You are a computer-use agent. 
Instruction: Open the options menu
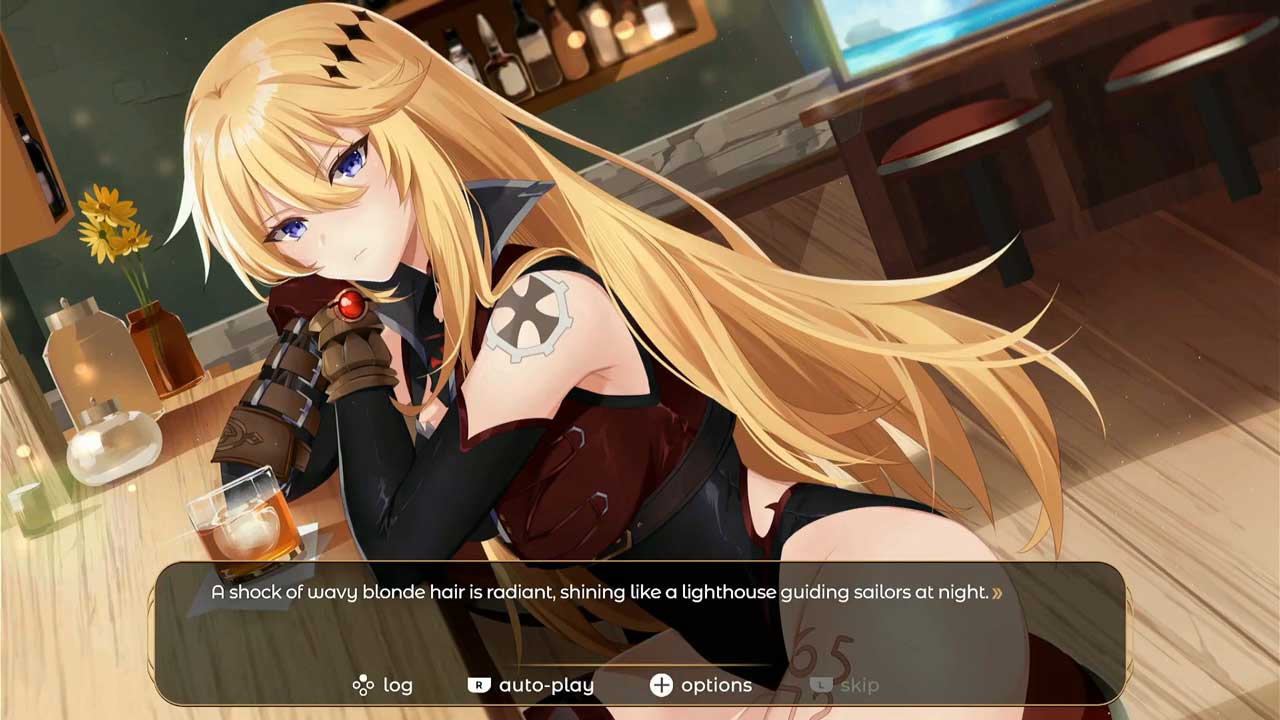pyautogui.click(x=702, y=685)
